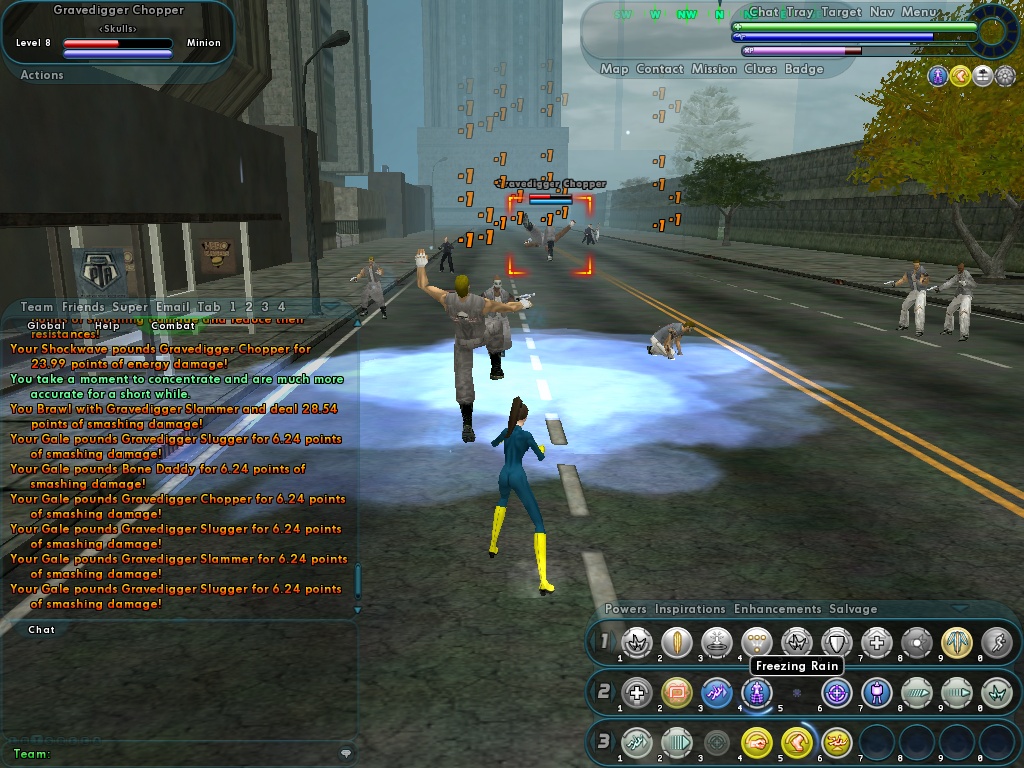This screenshot has width=1024, height=768.
Task: Open the Enhancements window
Action: coord(777,609)
